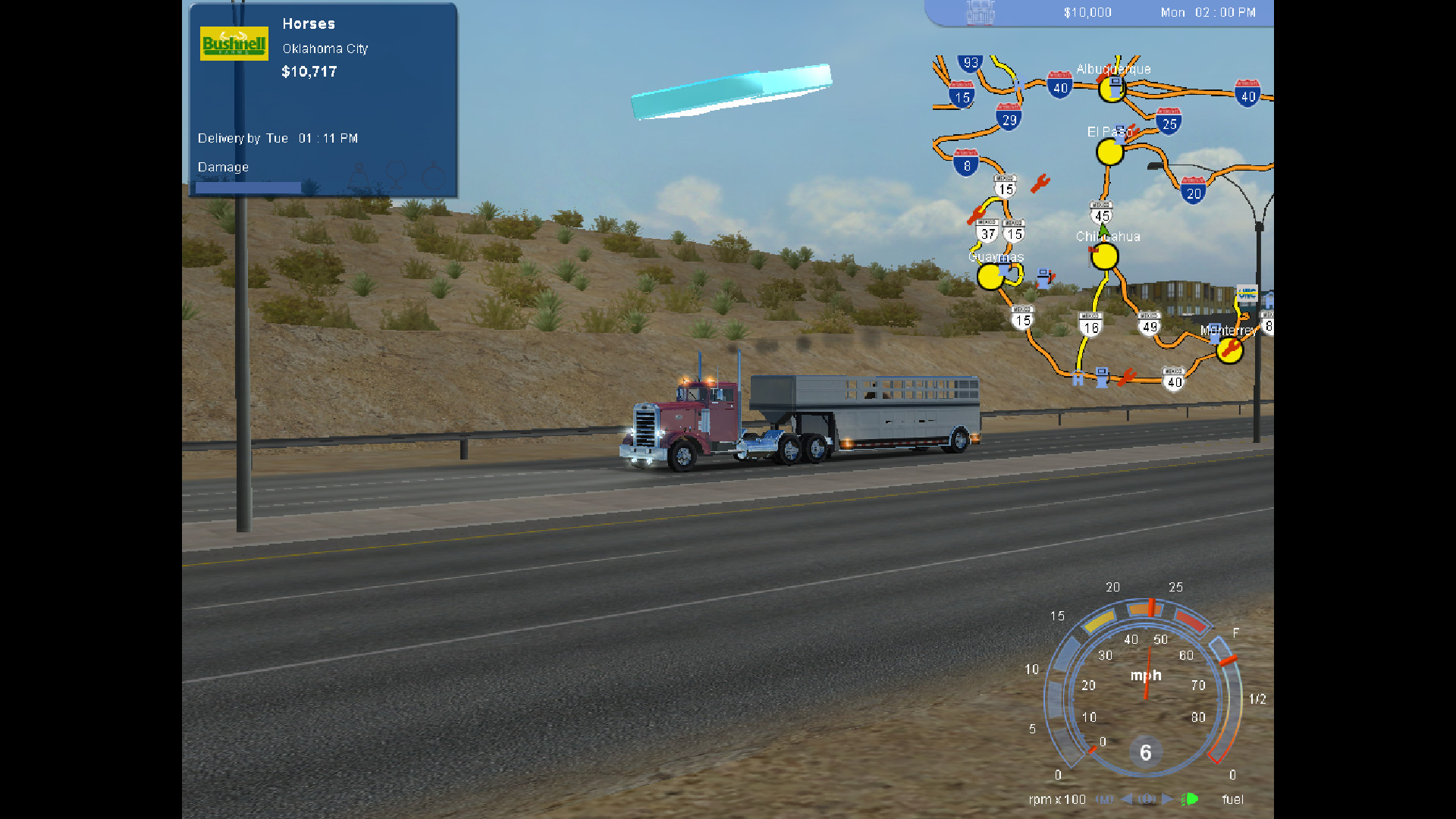Viewport: 1456px width, 819px height.
Task: Toggle the green headlight indicator
Action: point(1190,799)
